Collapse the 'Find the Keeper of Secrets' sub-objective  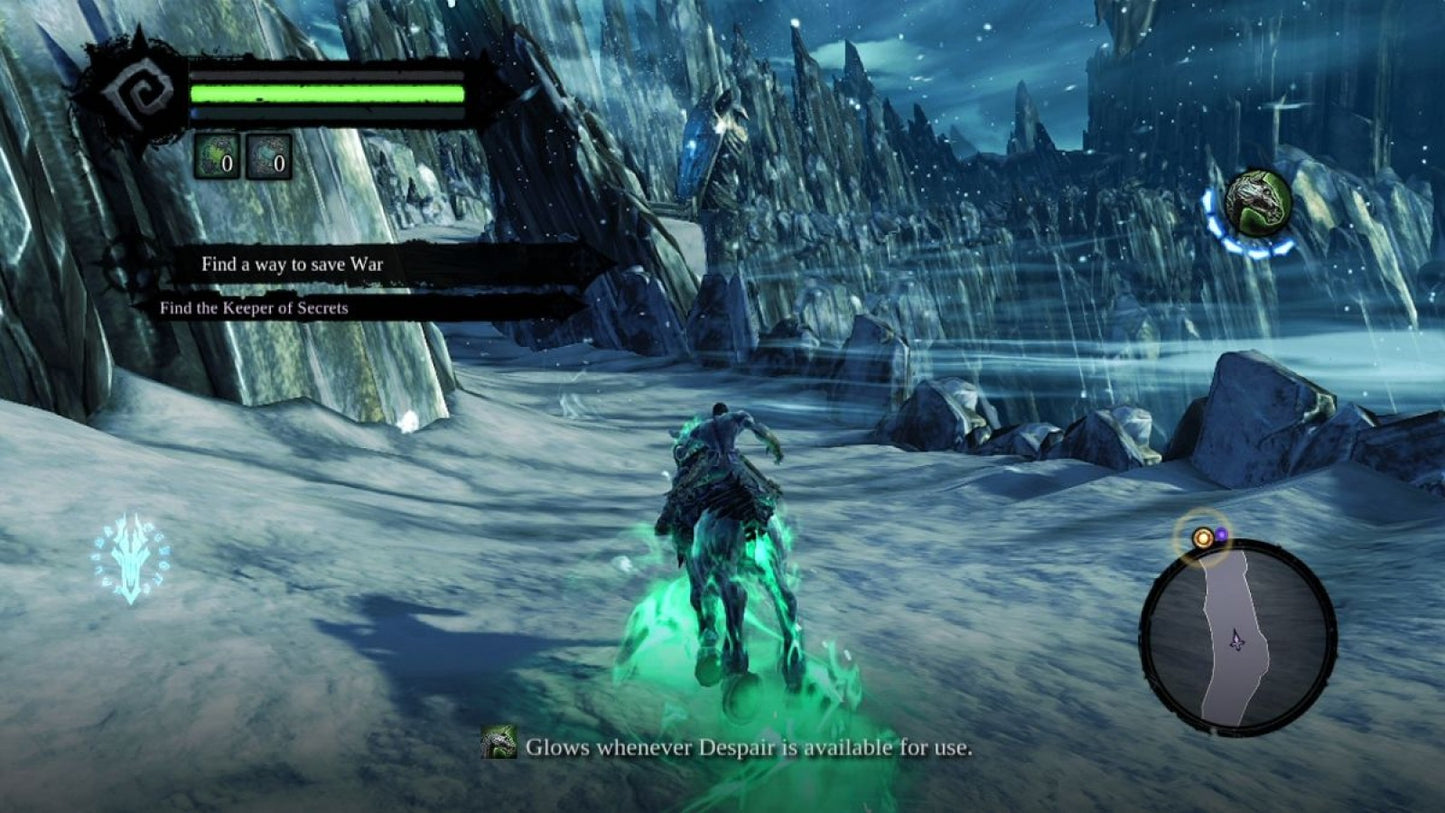coord(253,308)
